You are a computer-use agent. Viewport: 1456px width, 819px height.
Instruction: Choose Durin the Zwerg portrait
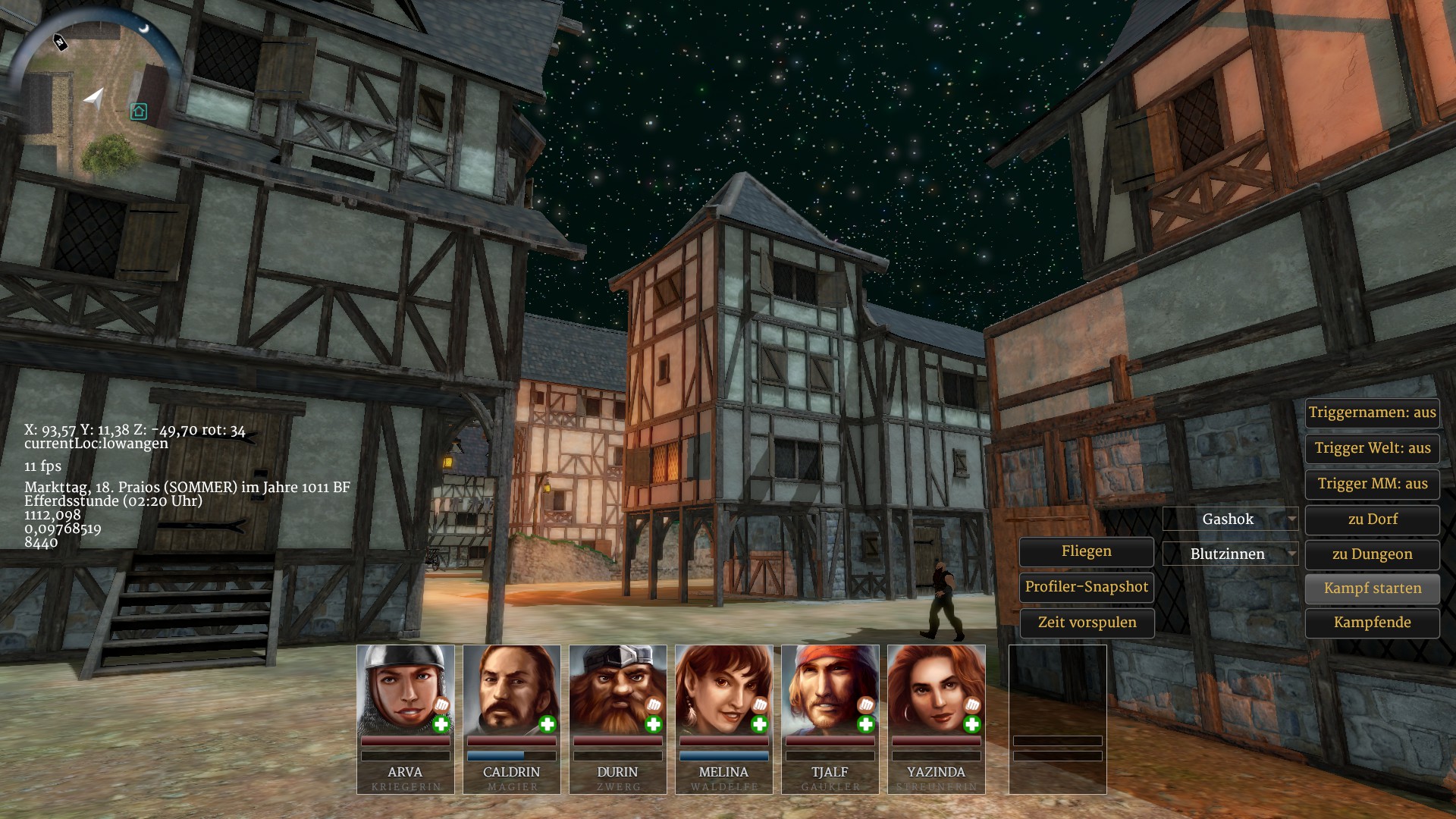pos(617,690)
